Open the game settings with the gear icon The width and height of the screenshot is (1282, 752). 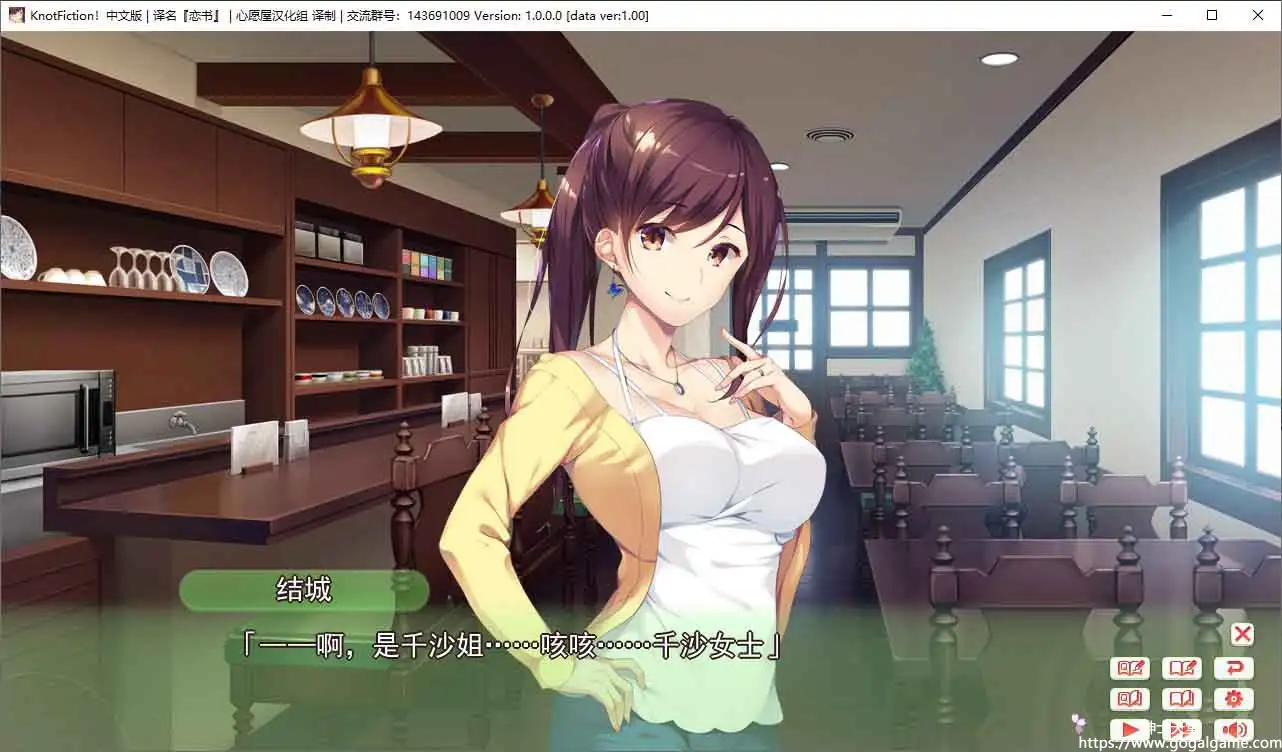[x=1234, y=699]
